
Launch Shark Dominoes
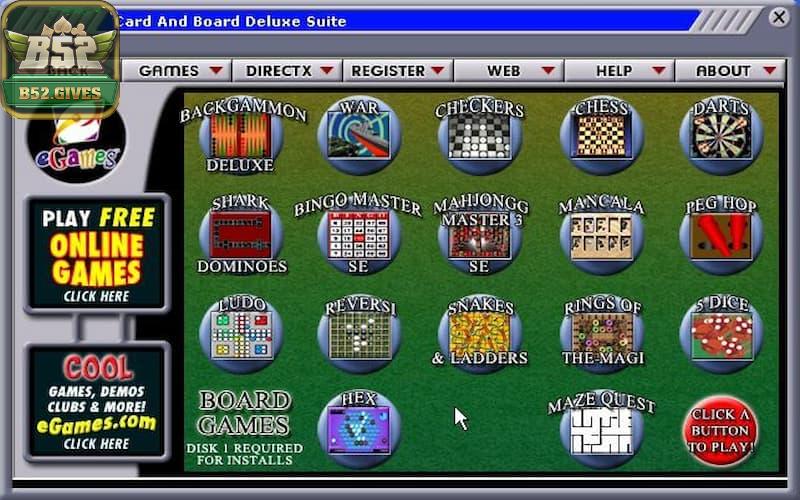(240, 233)
